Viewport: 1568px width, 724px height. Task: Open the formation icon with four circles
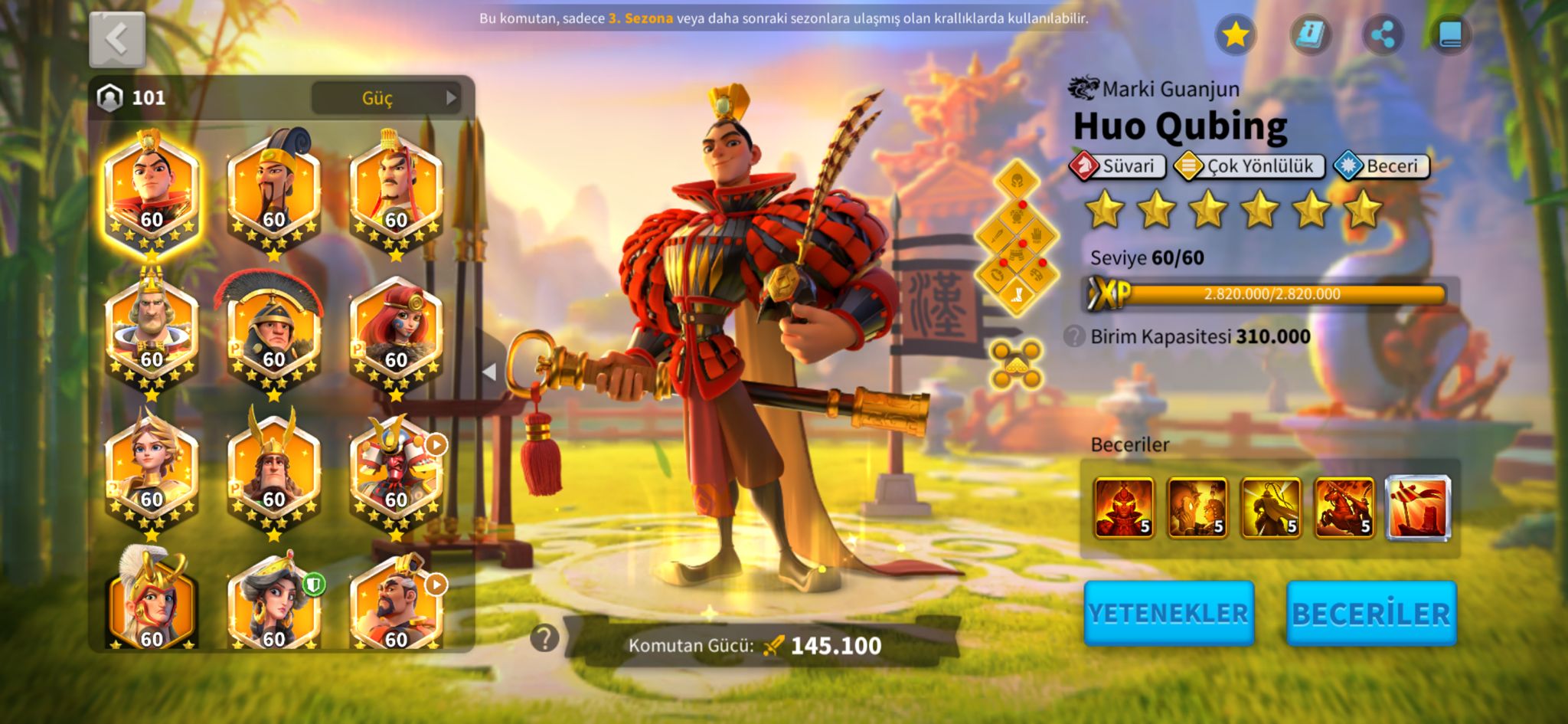pyautogui.click(x=1017, y=365)
